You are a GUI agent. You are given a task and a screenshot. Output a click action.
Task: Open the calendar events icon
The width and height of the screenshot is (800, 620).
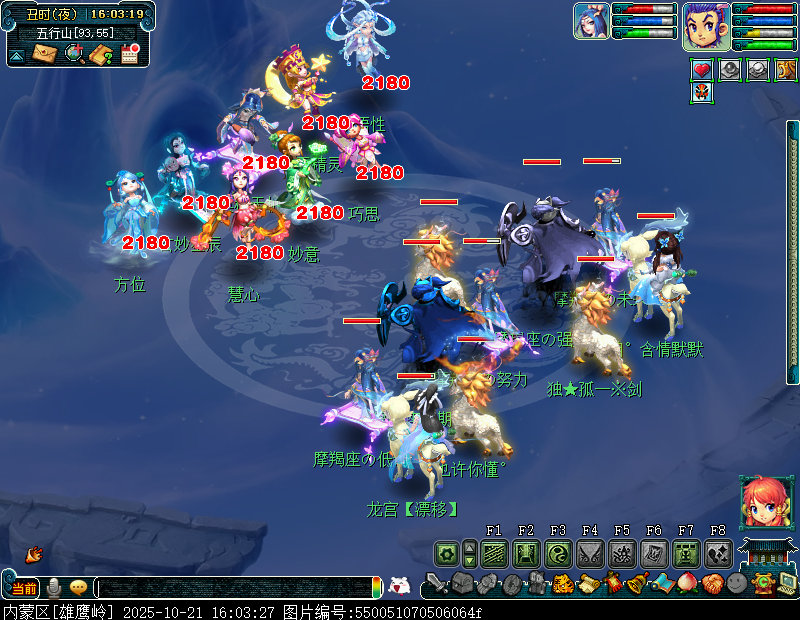[129, 54]
